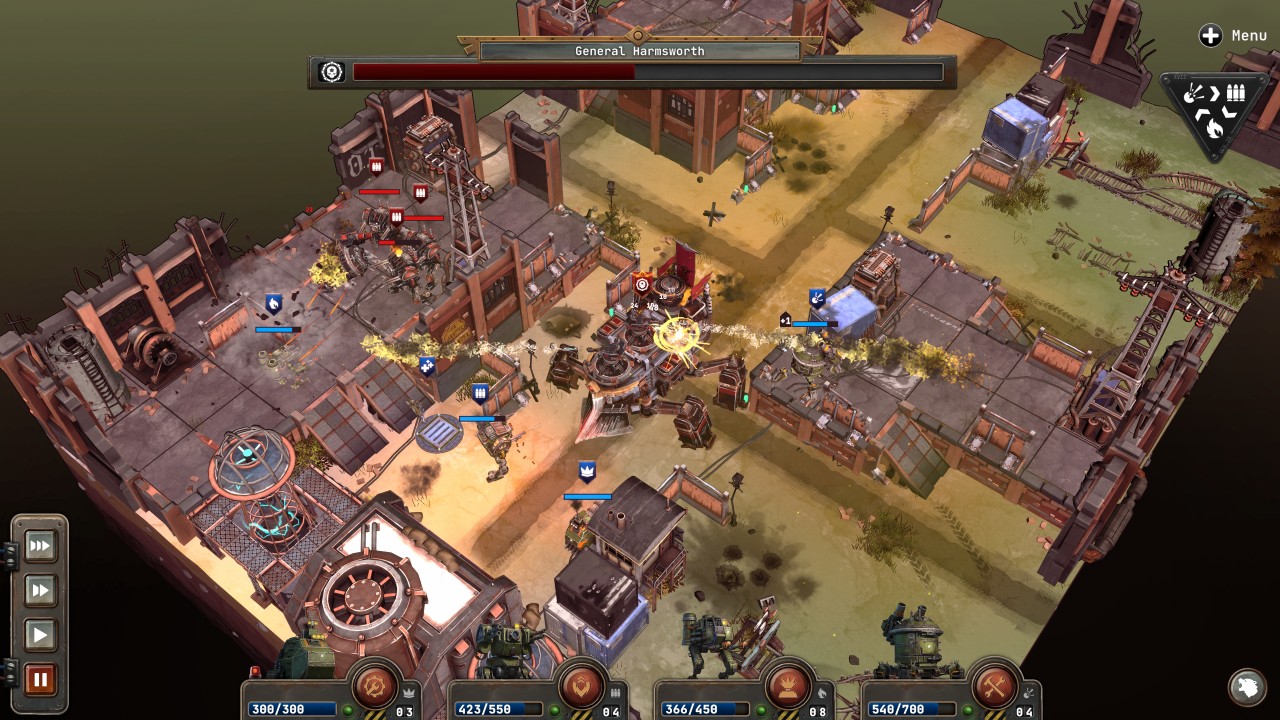Screen dimensions: 1280x720
Task: Enable triple-speed fast forward
Action: pos(40,546)
